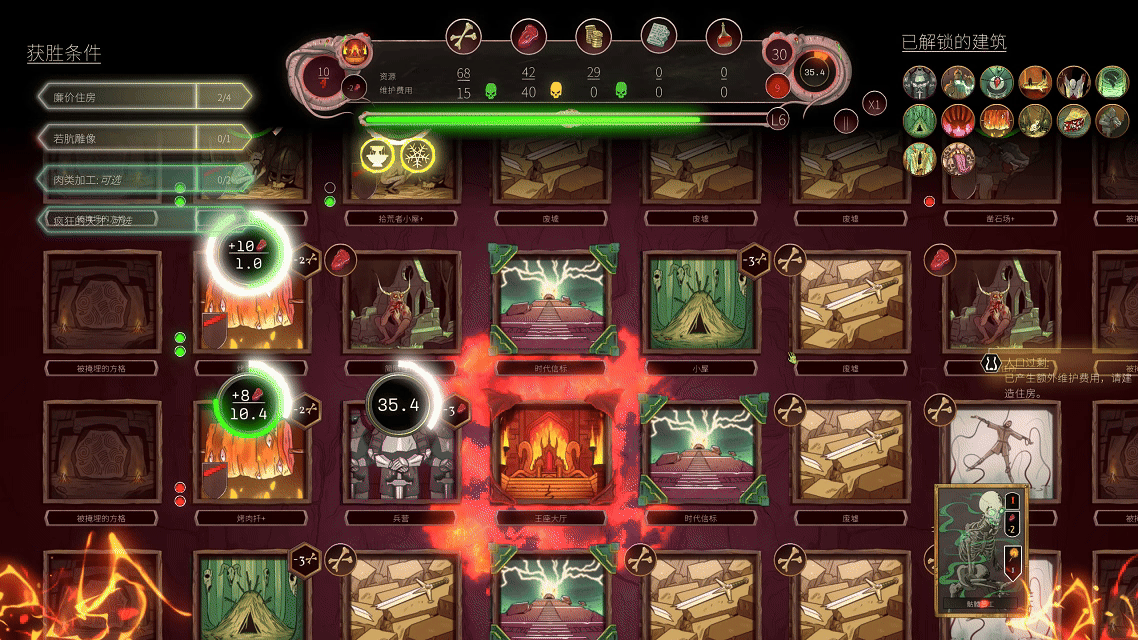Select the 王座大厅 throne hall tile
The width and height of the screenshot is (1138, 640).
click(x=544, y=453)
